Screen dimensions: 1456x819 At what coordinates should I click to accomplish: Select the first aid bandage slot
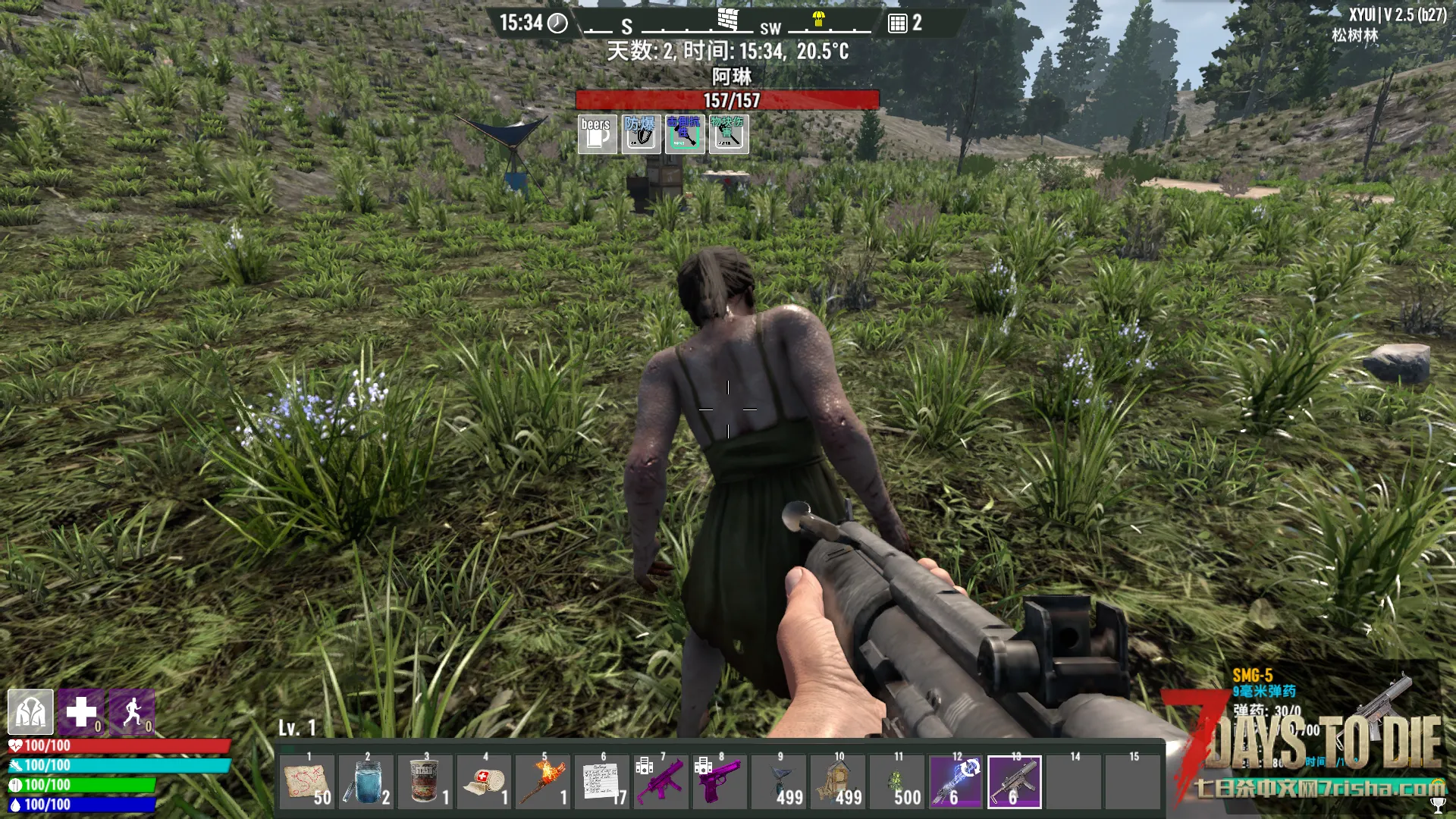click(x=485, y=782)
